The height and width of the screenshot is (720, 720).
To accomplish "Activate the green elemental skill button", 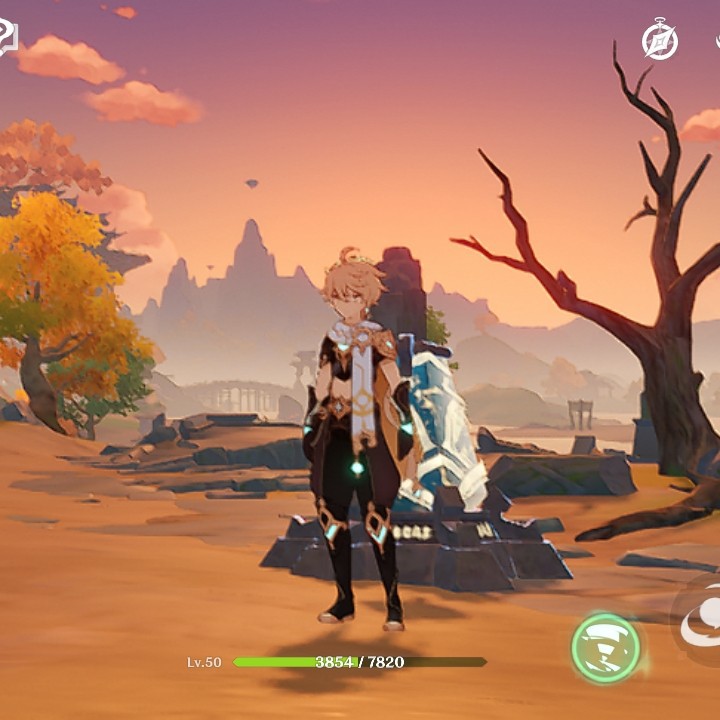I will [606, 648].
